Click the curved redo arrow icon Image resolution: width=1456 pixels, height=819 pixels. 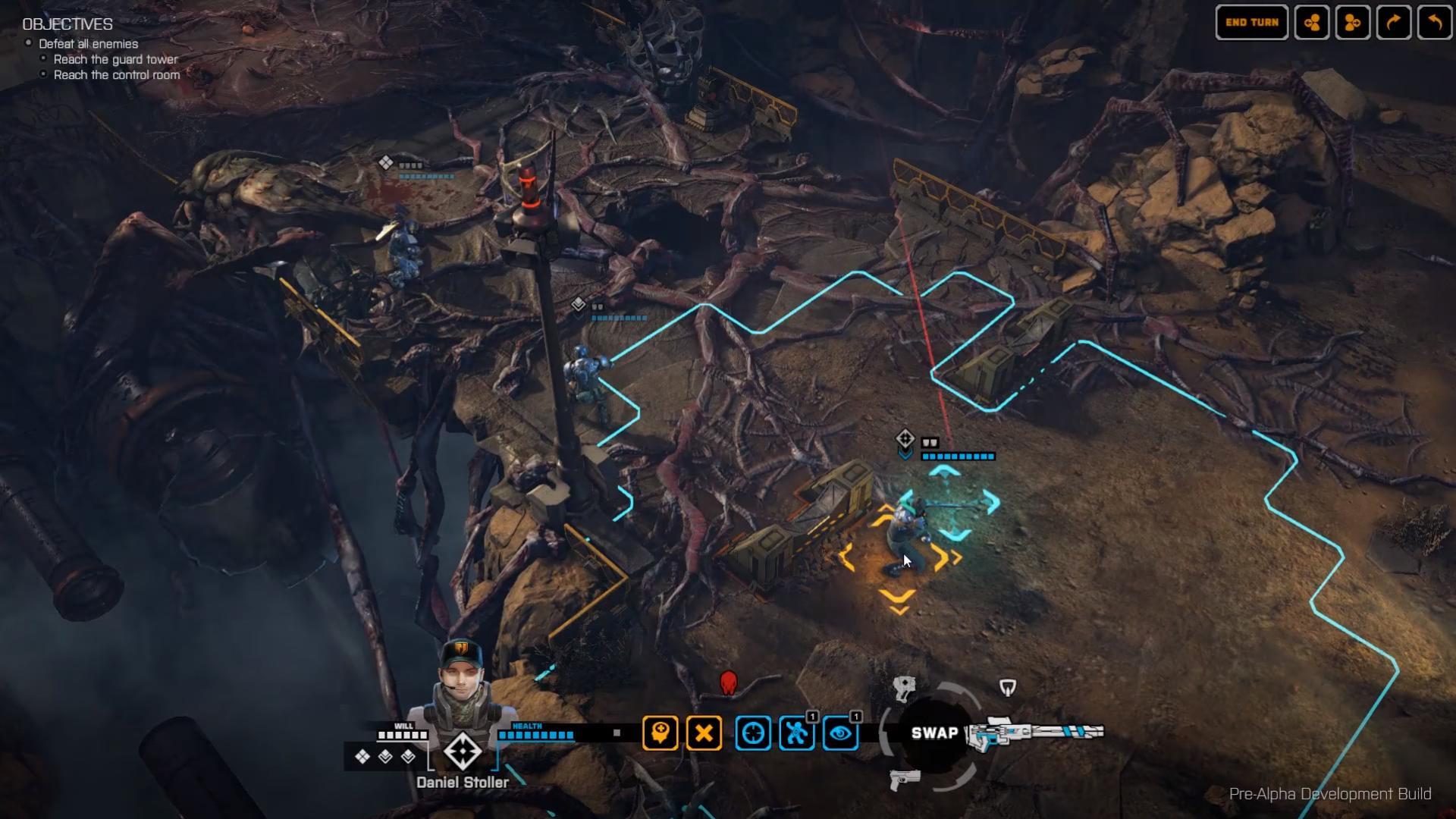1394,23
